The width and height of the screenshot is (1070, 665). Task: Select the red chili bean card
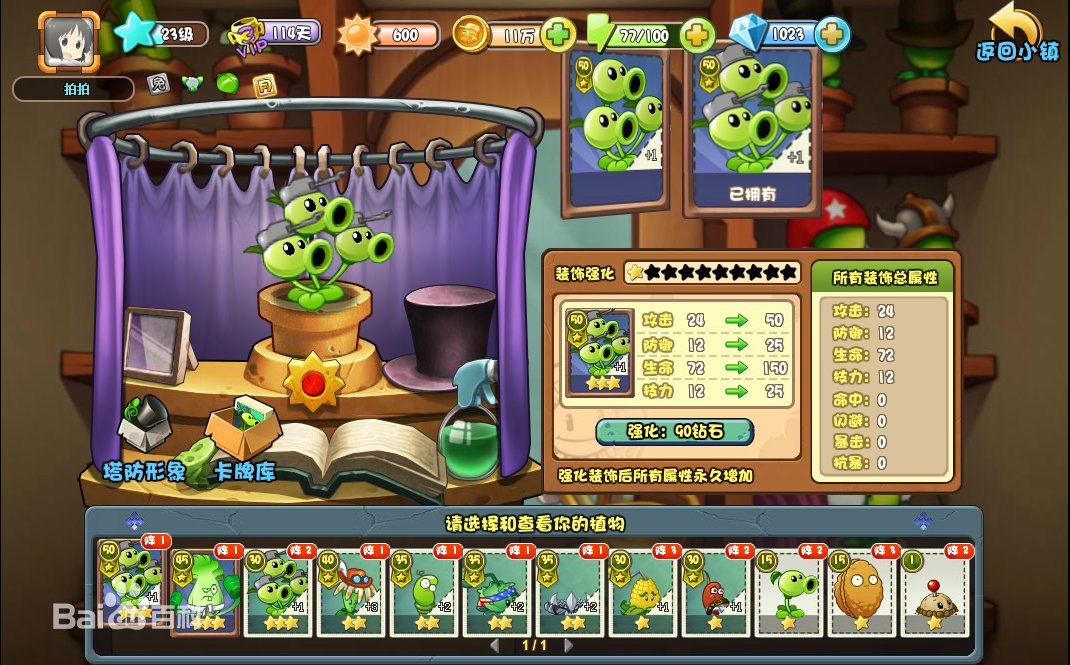[x=716, y=593]
